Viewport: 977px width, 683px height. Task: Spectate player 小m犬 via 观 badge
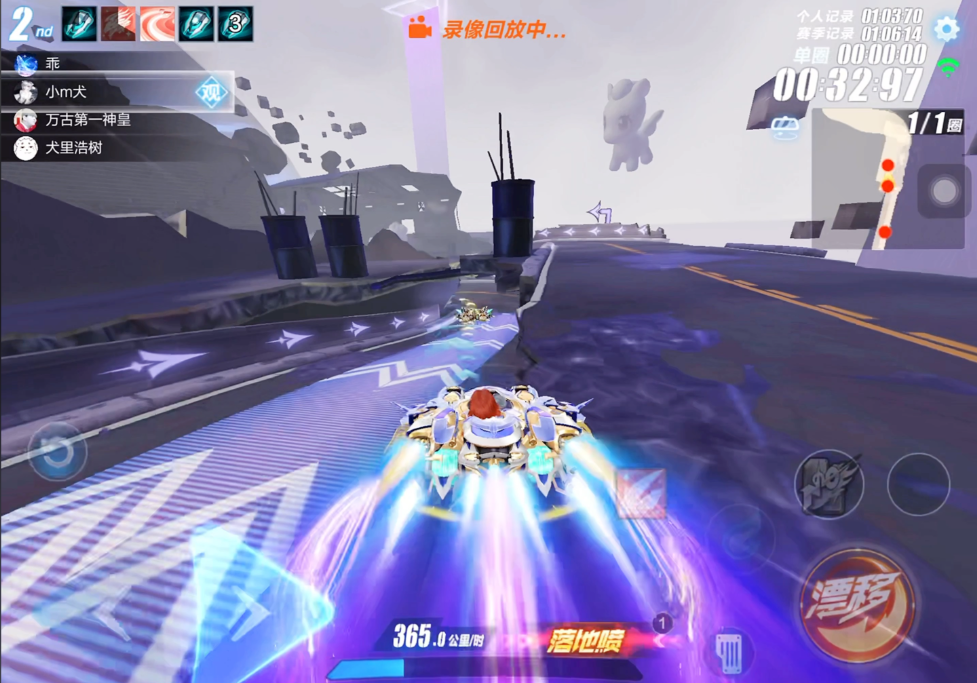pos(212,92)
